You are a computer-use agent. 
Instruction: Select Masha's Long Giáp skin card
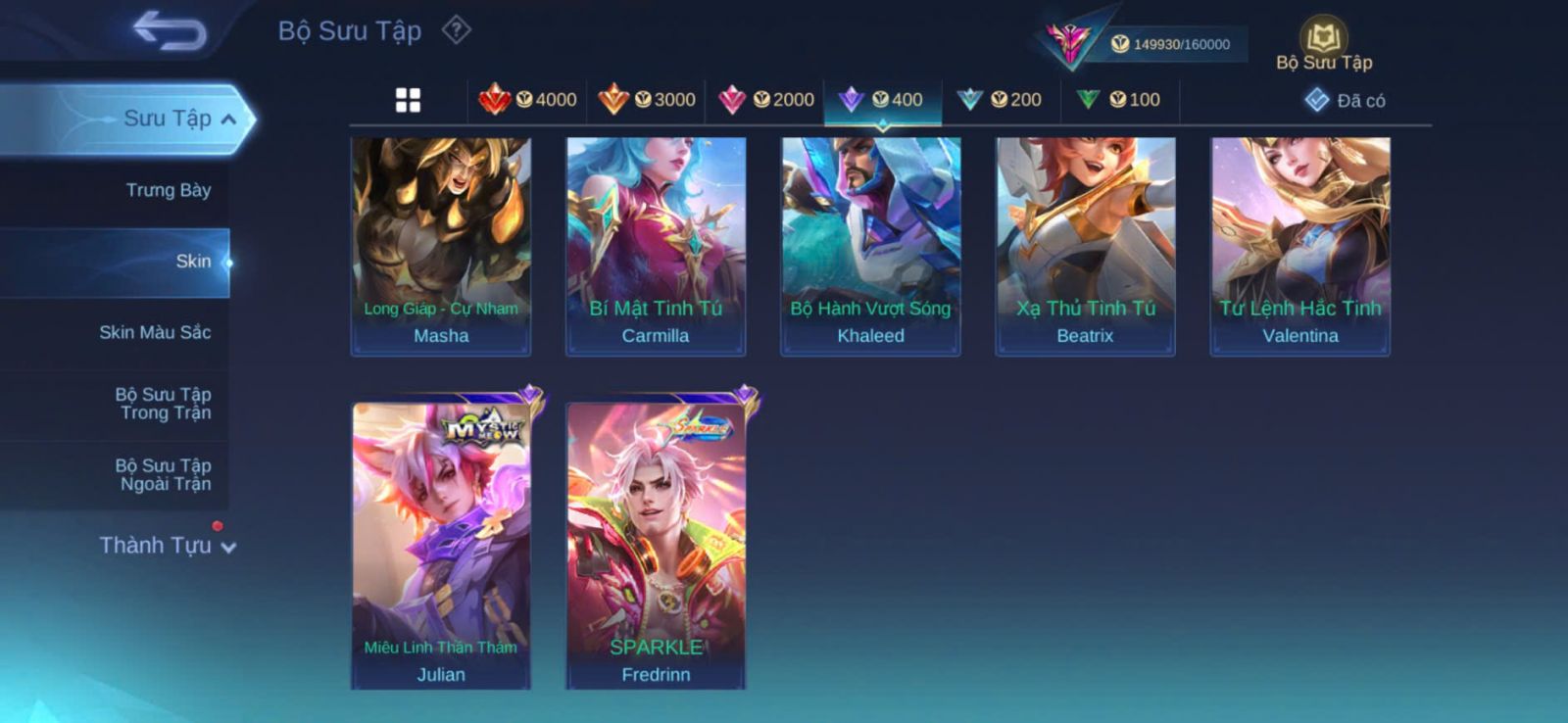click(x=441, y=246)
